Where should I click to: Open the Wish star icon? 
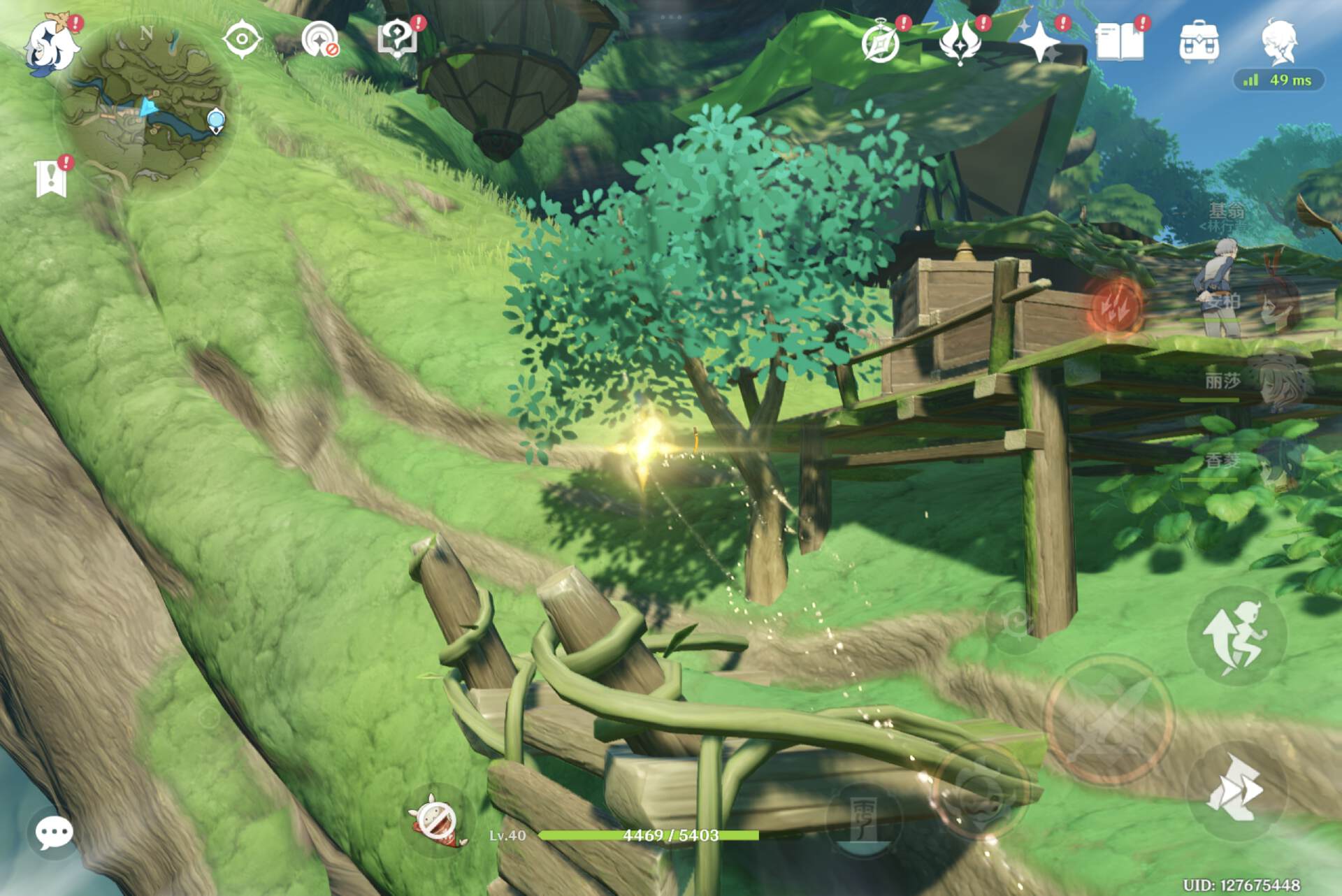coord(1040,43)
